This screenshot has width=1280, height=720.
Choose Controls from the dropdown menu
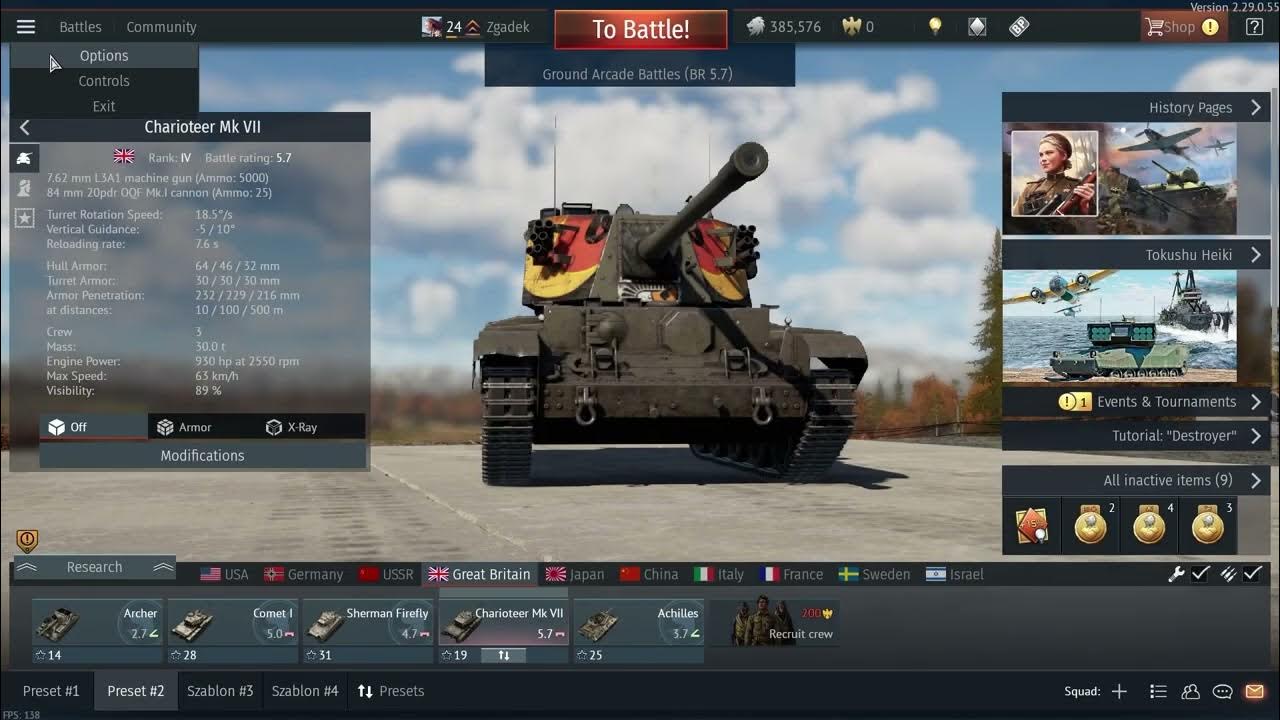click(x=104, y=81)
